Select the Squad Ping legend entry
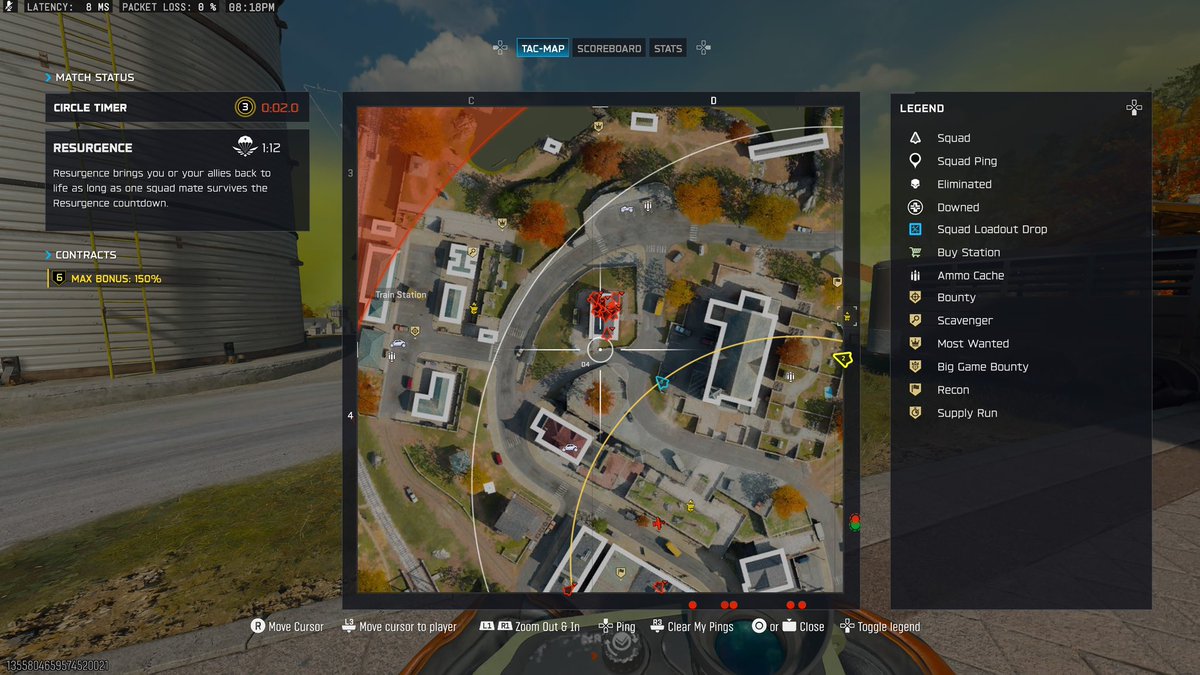1200x675 pixels. [x=966, y=160]
